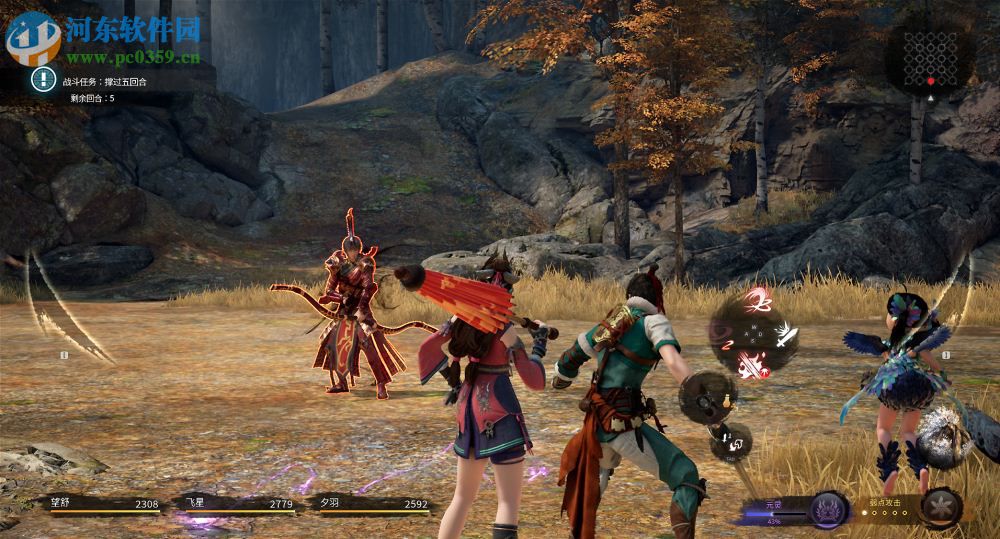Image resolution: width=1000 pixels, height=539 pixels.
Task: Click the battle mission exclamation icon
Action: coord(43,80)
